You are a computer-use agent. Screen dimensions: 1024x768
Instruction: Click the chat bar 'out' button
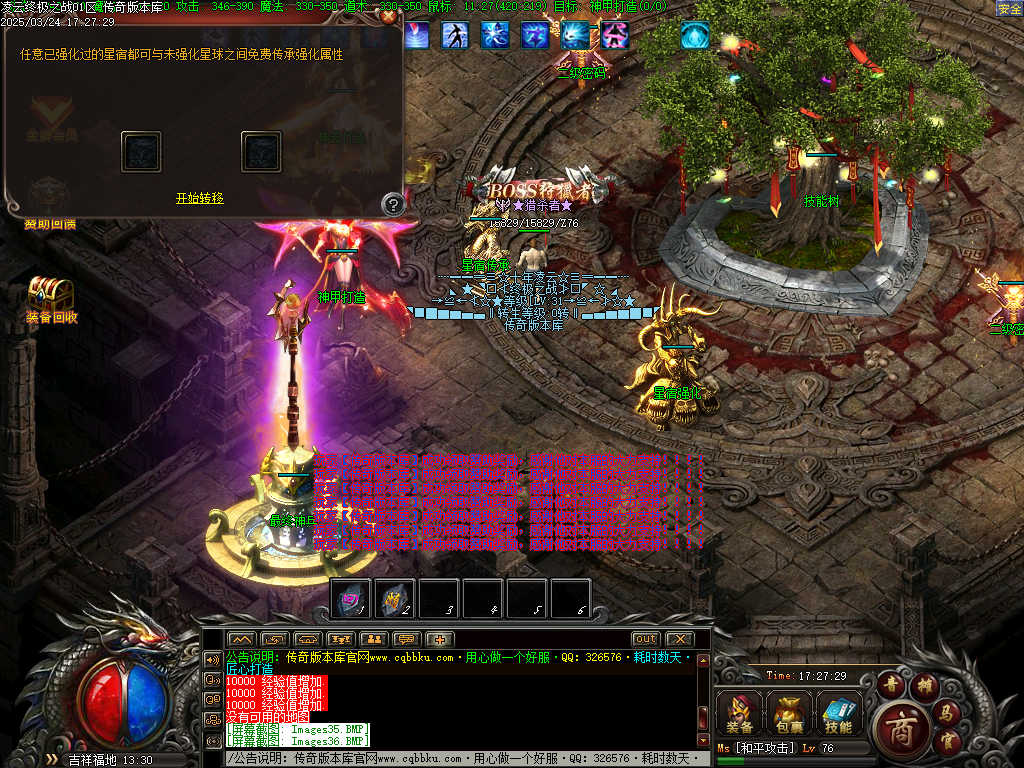[645, 639]
